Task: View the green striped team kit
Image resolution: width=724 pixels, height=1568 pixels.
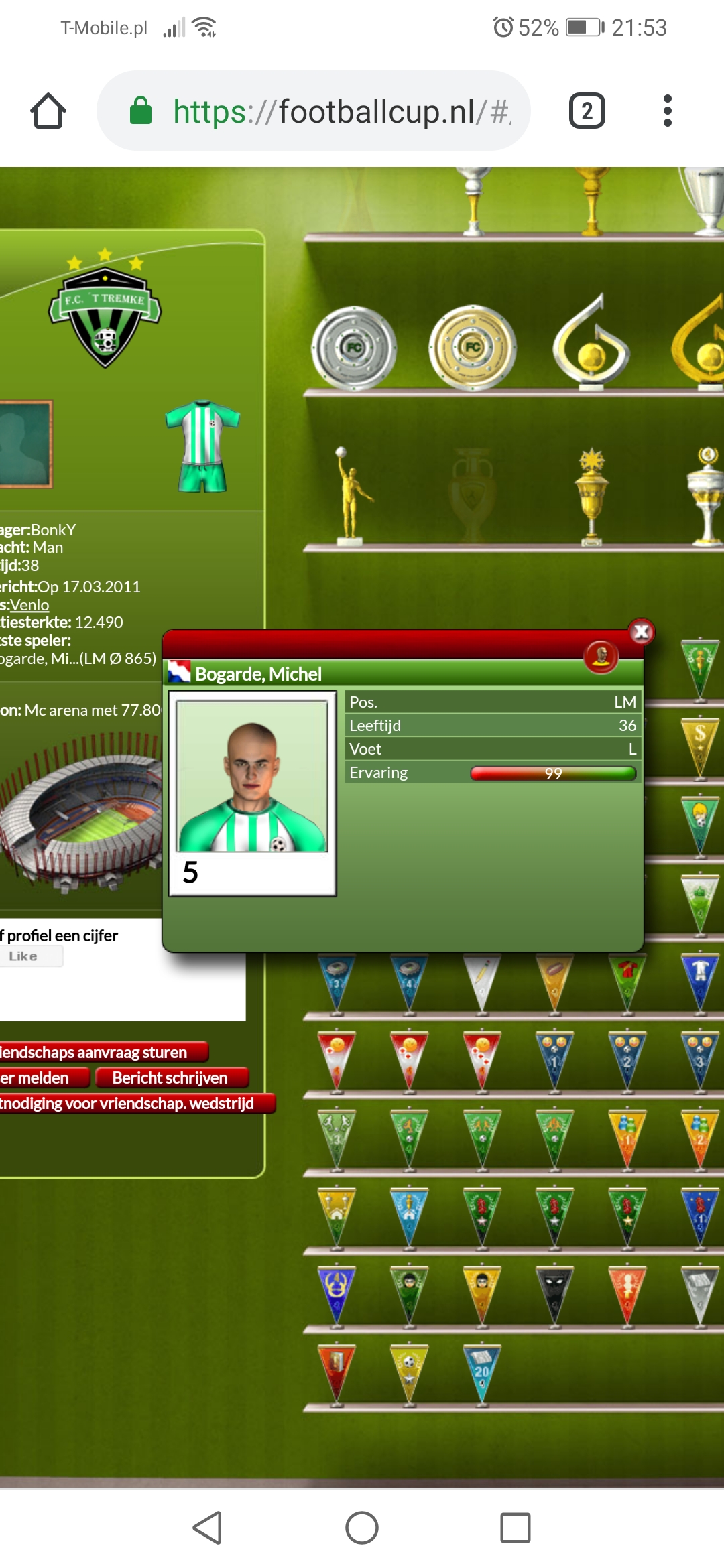Action: pos(202,445)
